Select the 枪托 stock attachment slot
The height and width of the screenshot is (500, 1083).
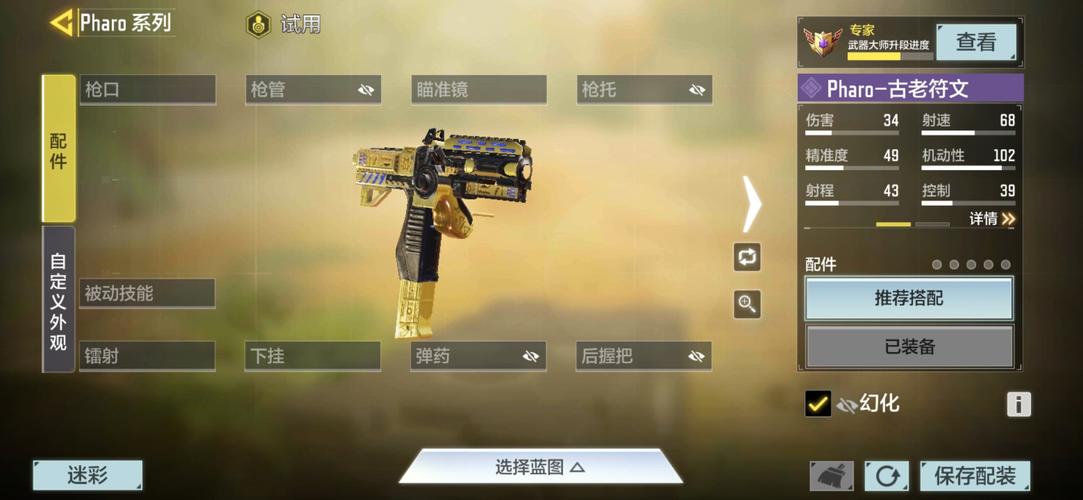(644, 90)
